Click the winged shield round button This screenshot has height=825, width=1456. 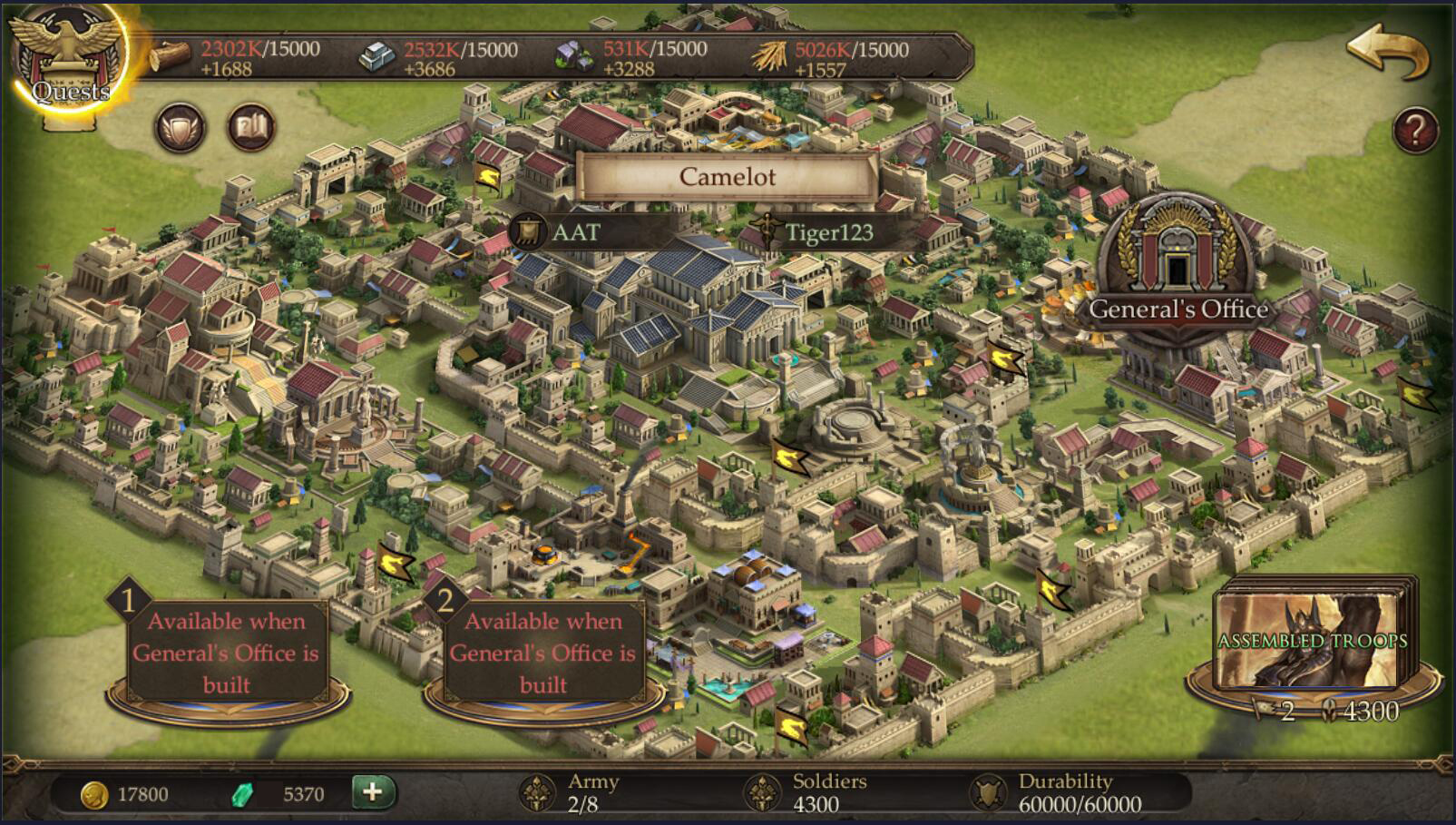point(181,128)
